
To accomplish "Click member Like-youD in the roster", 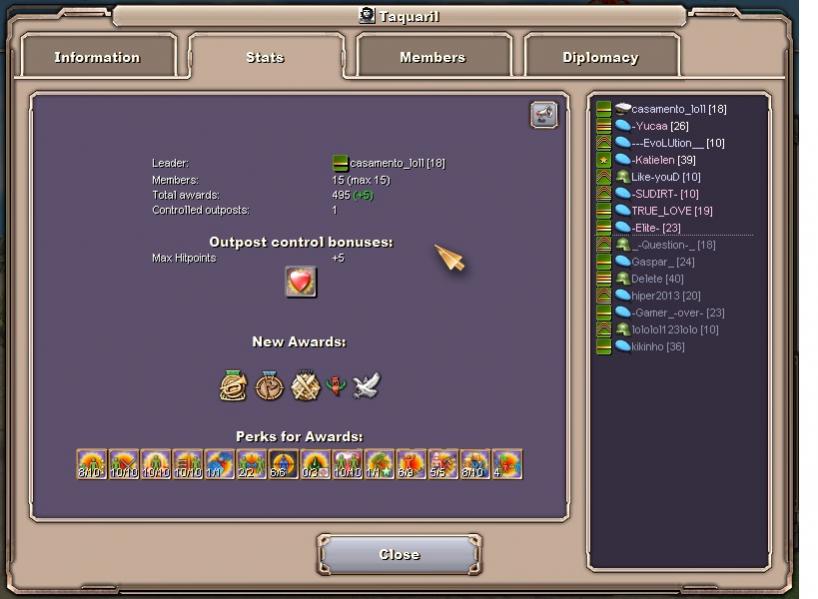I will click(x=665, y=177).
